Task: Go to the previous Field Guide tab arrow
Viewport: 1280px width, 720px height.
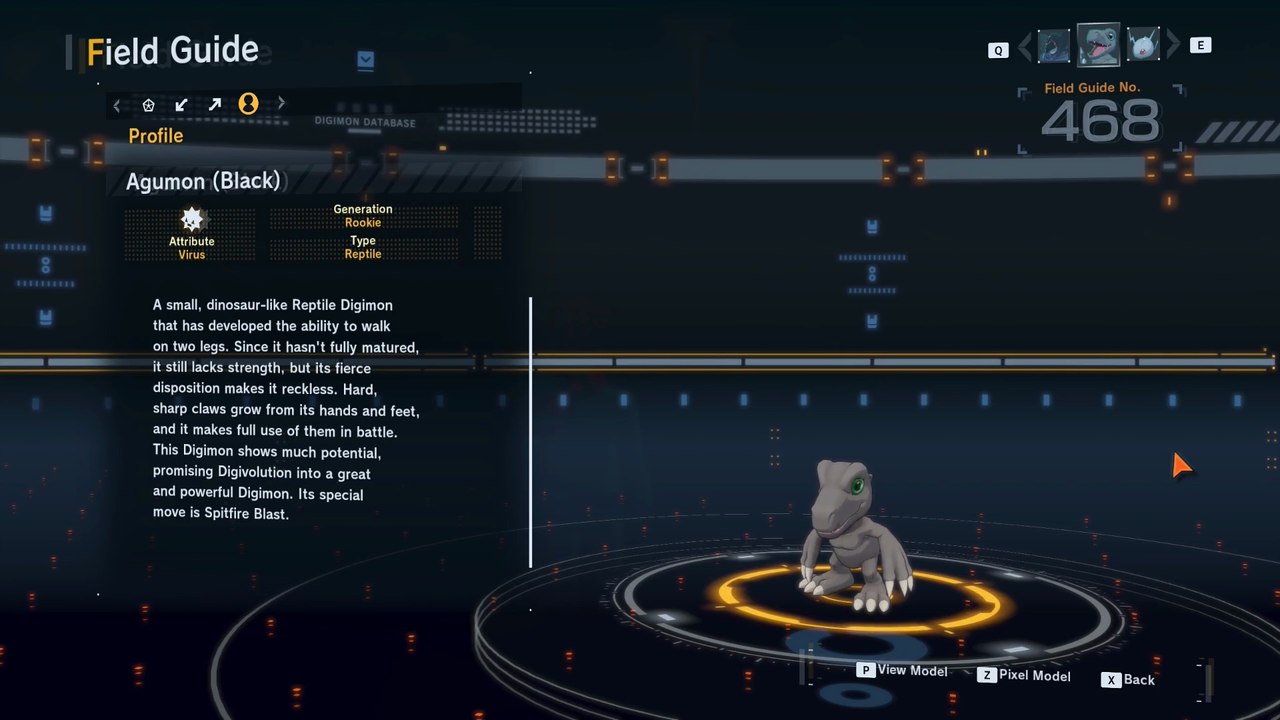Action: click(x=117, y=104)
